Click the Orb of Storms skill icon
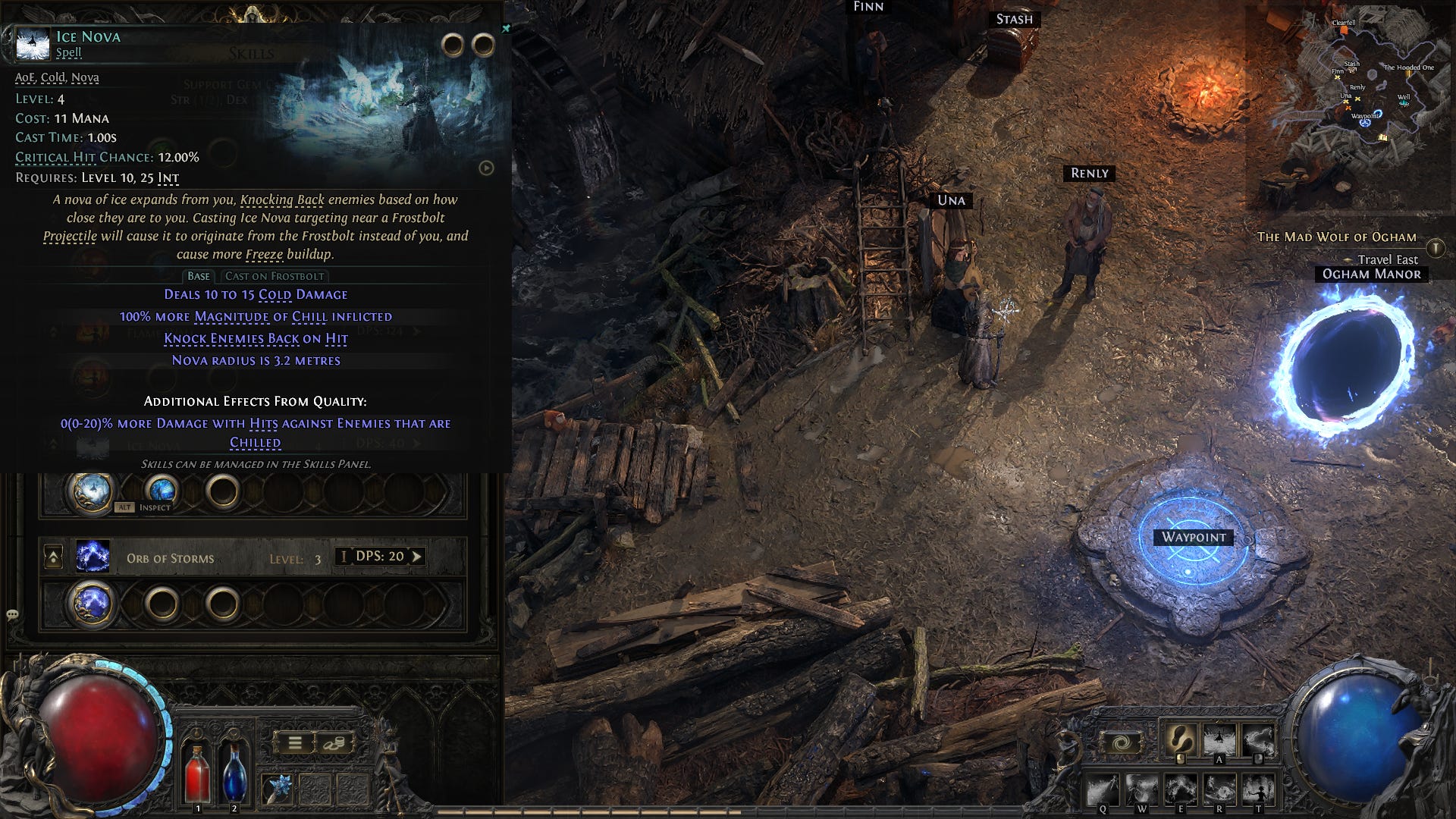The image size is (1456, 819). (x=93, y=557)
